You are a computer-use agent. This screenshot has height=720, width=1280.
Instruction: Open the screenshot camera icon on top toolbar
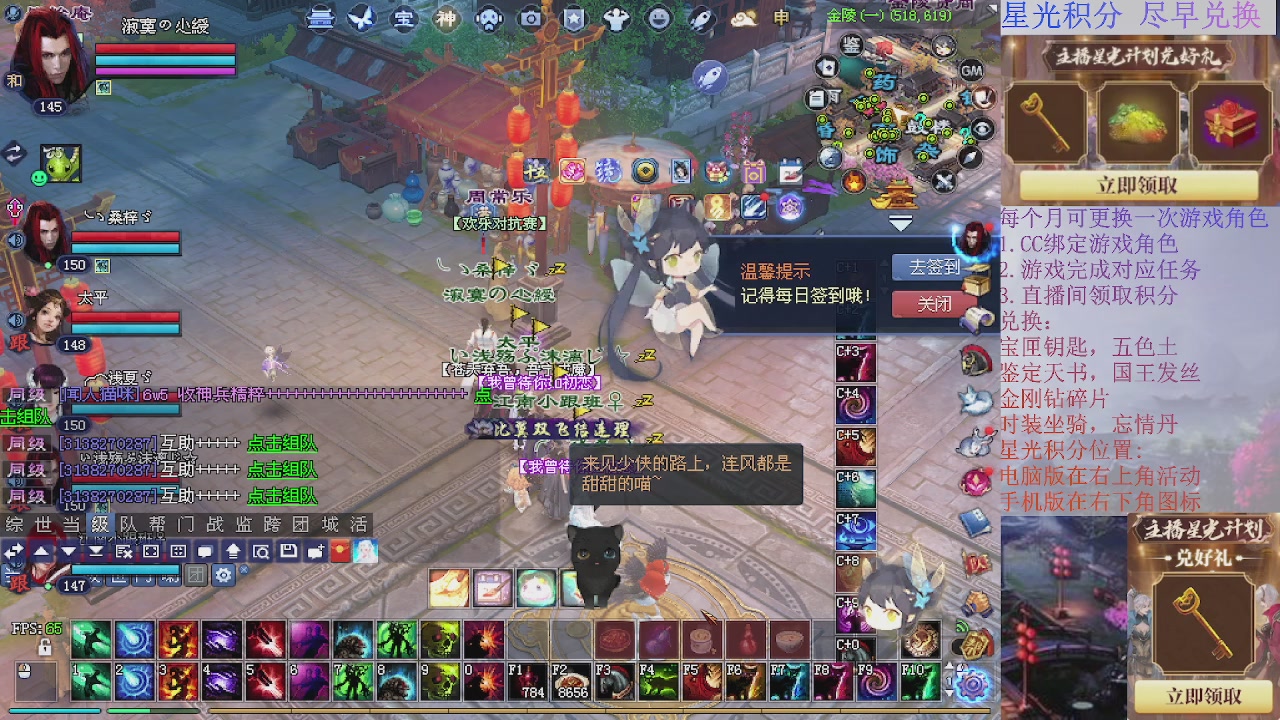coord(532,19)
